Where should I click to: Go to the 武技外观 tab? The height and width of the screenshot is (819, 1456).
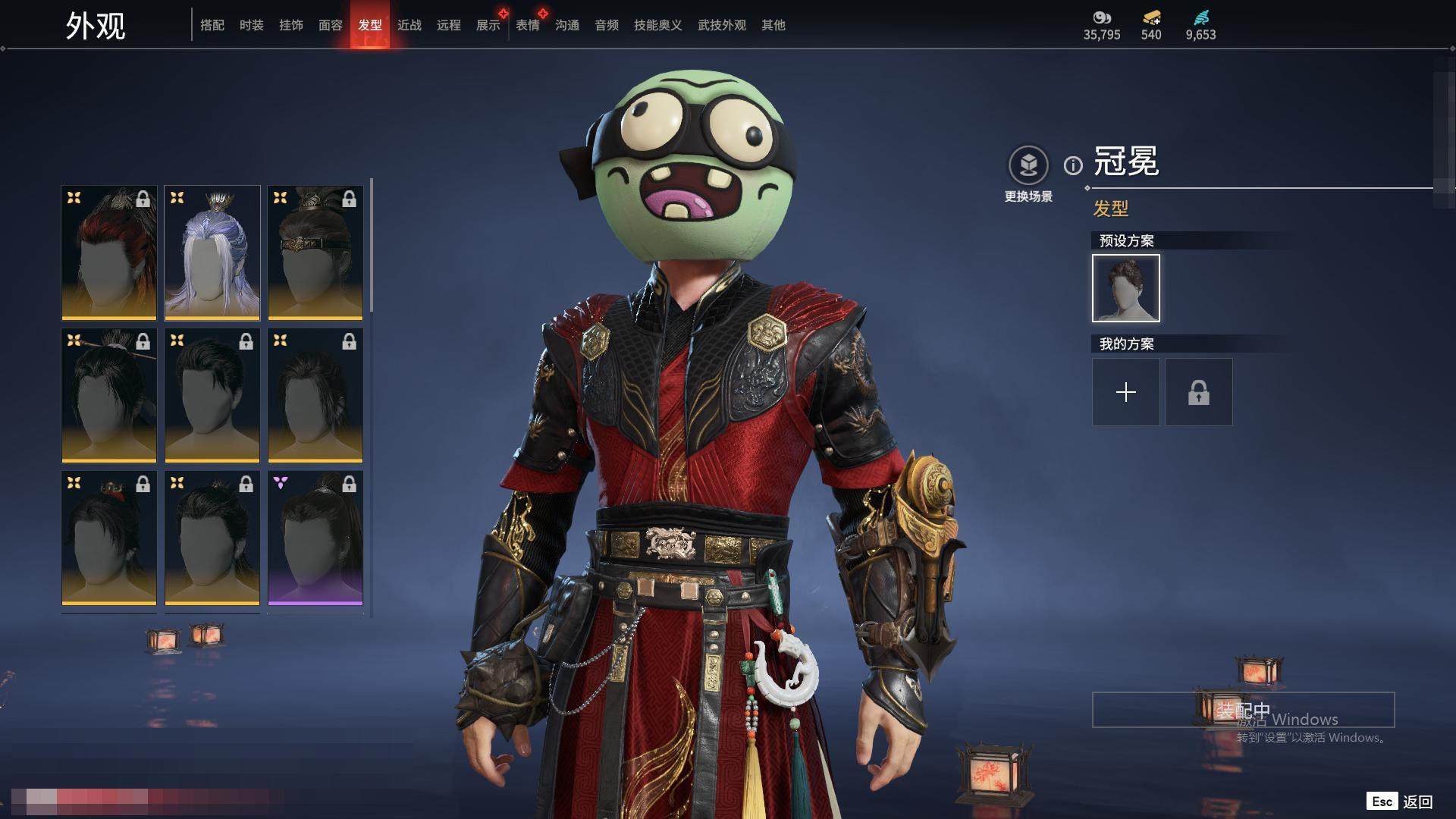point(722,25)
